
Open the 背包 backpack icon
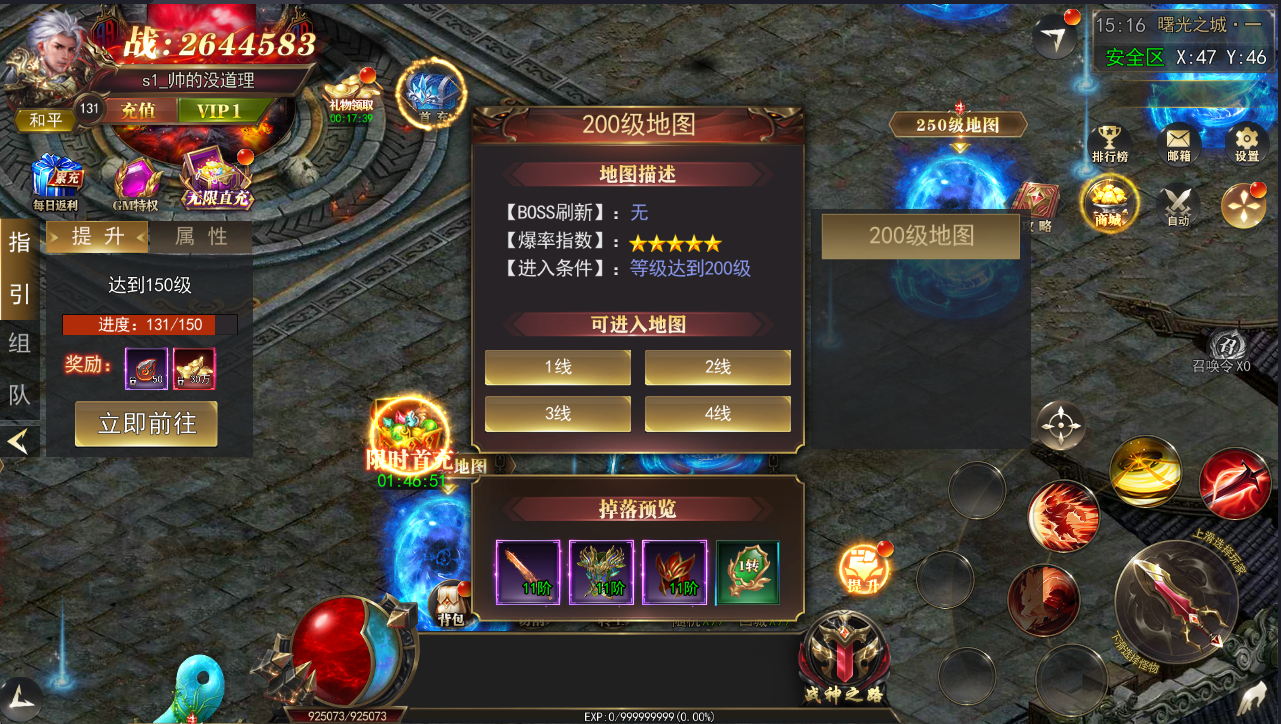[451, 604]
